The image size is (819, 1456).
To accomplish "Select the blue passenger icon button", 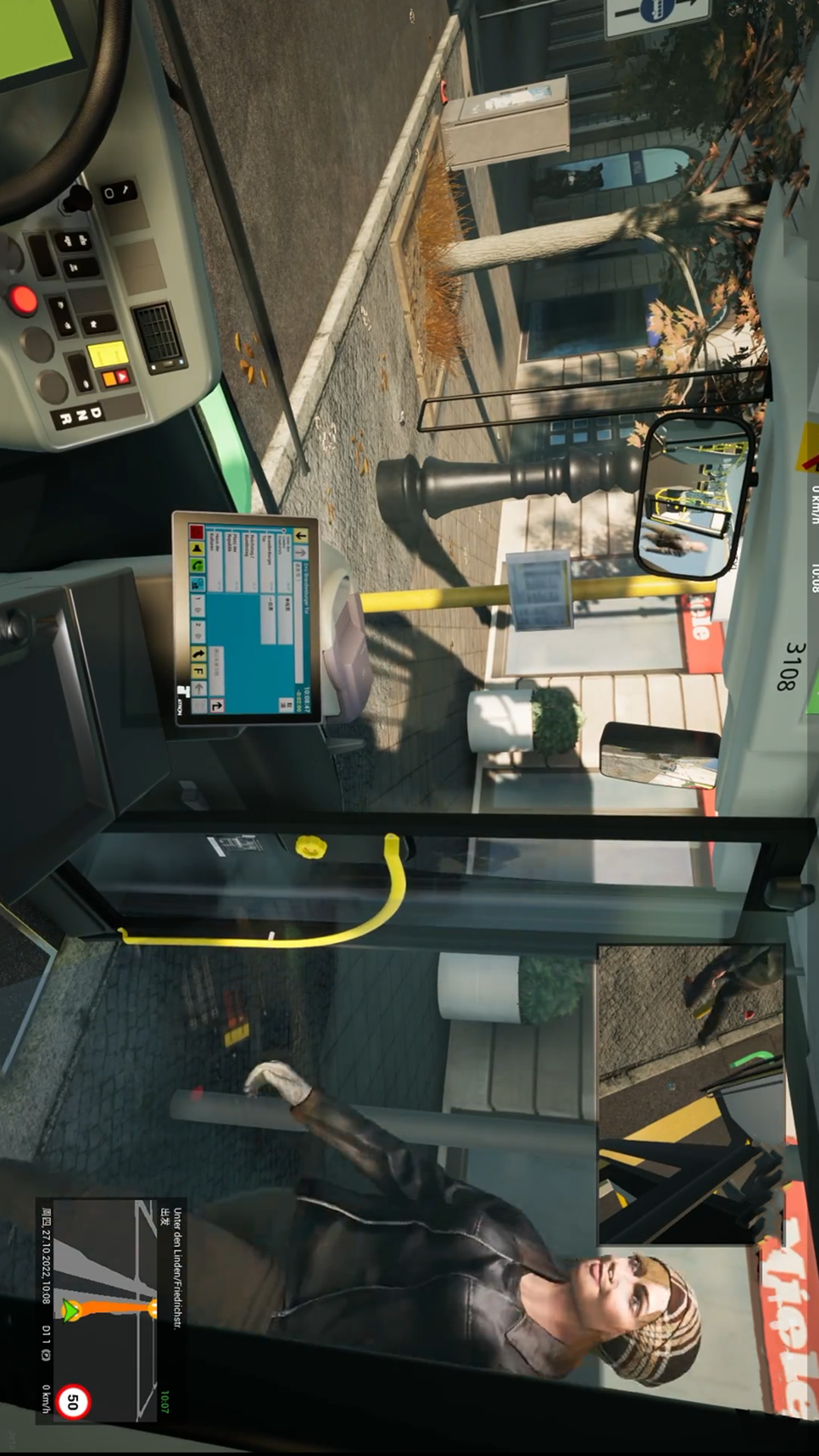I will coord(198,584).
